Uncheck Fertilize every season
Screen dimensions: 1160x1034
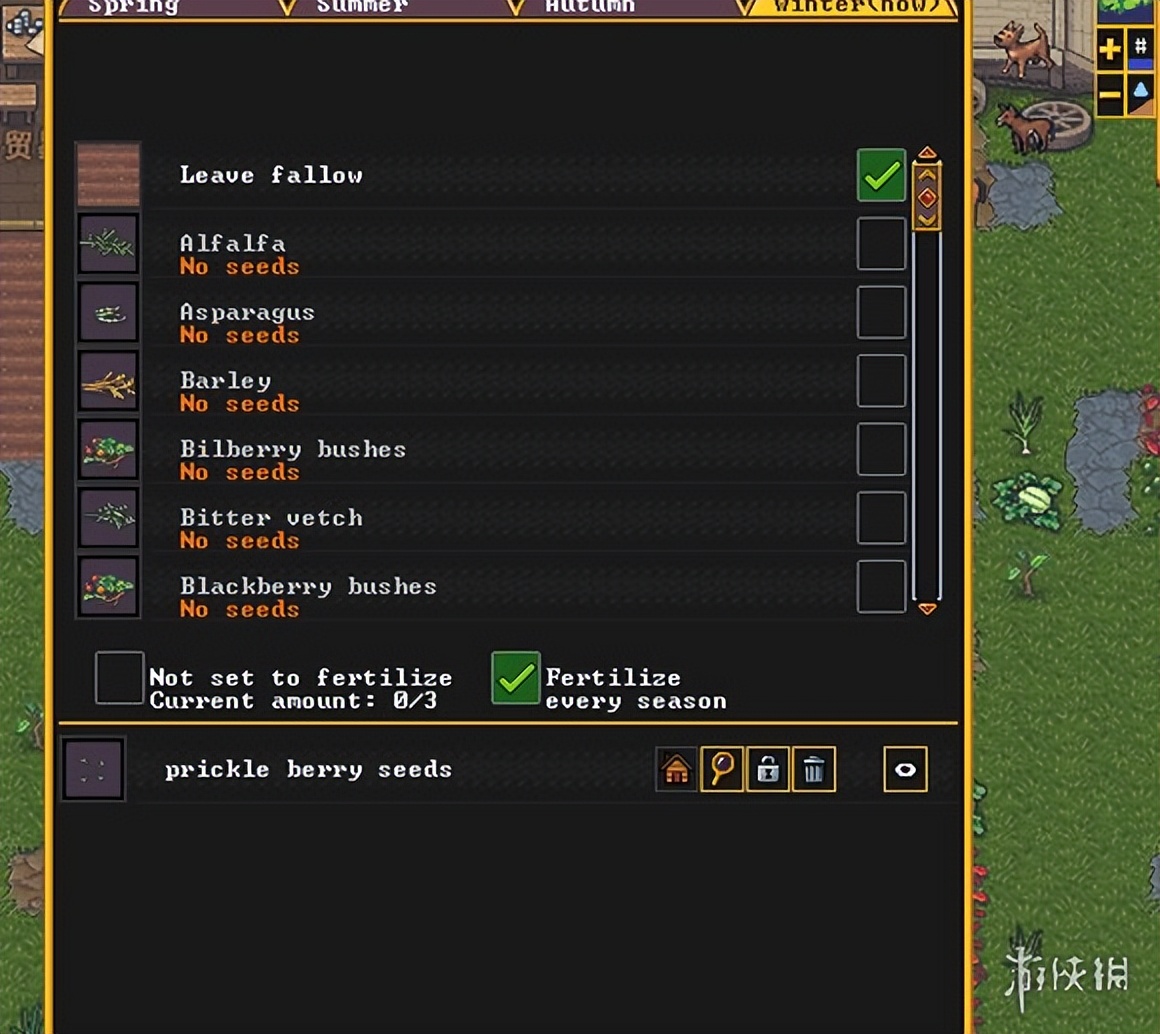click(516, 678)
